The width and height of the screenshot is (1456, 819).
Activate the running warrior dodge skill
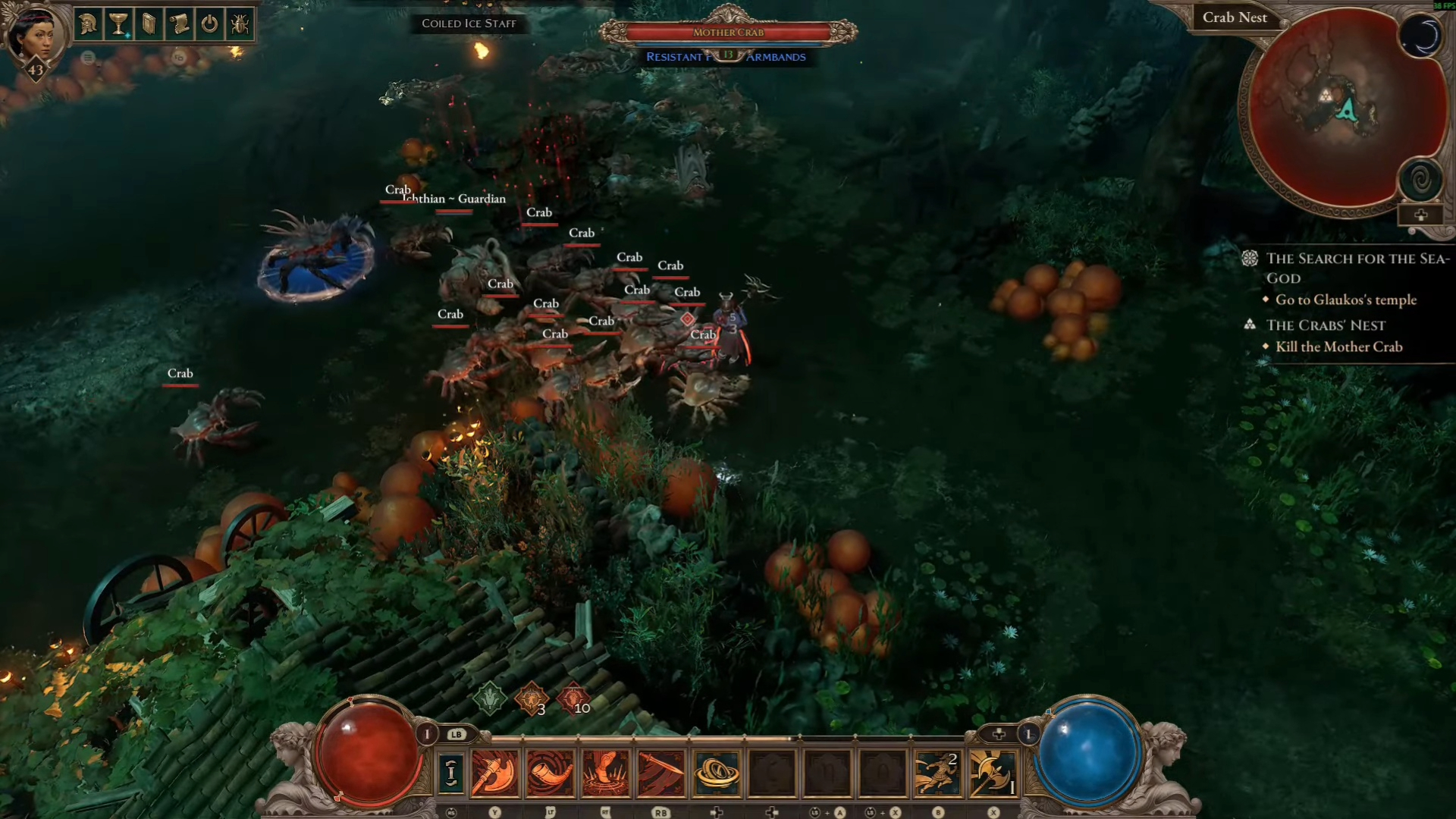[937, 773]
